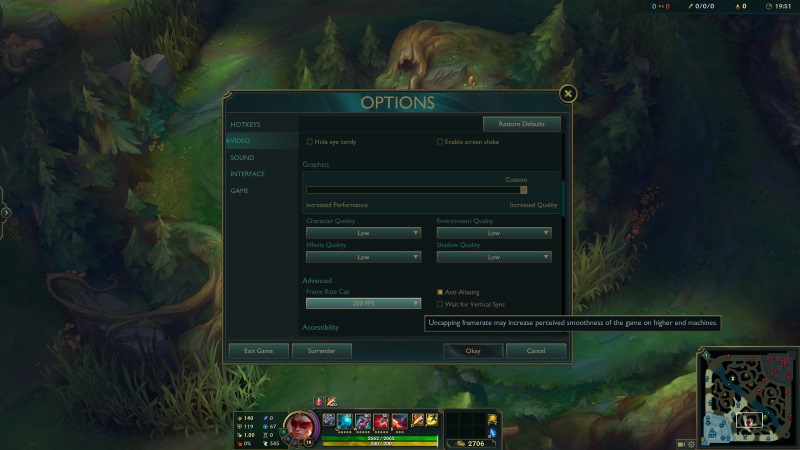Enable screen shake checkbox
Screen dimensions: 800x450
[x=440, y=142]
